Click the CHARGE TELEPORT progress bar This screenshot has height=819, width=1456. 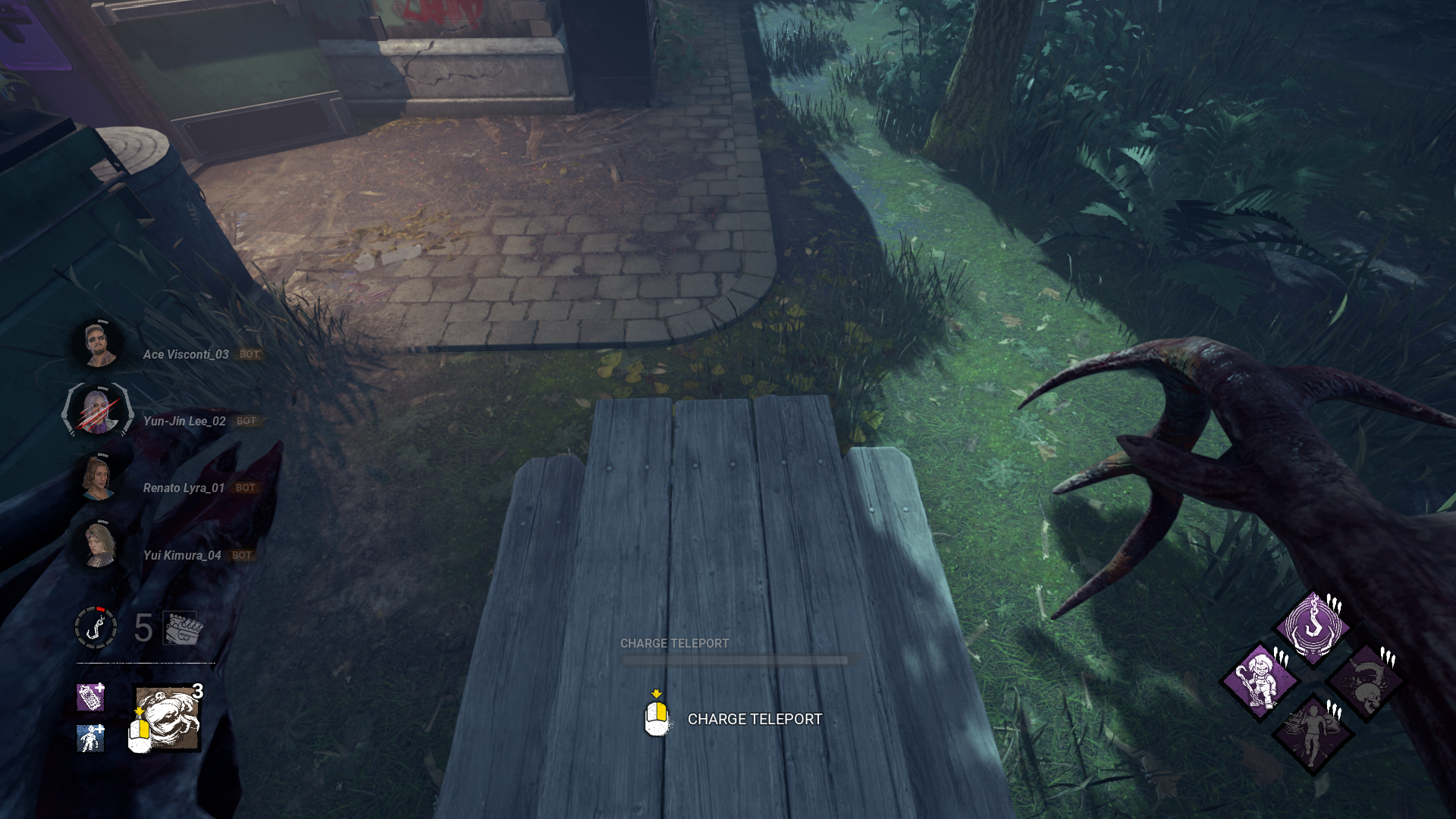click(734, 659)
